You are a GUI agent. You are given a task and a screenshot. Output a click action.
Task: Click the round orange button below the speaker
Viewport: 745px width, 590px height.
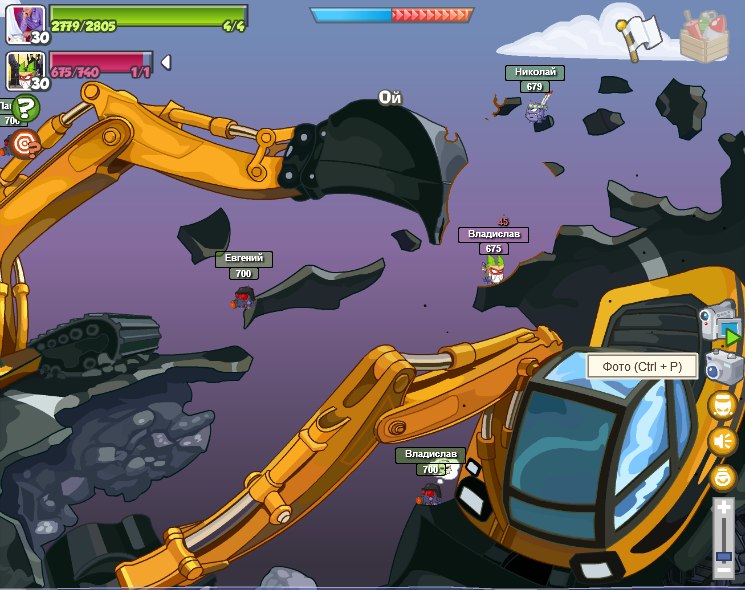[723, 478]
